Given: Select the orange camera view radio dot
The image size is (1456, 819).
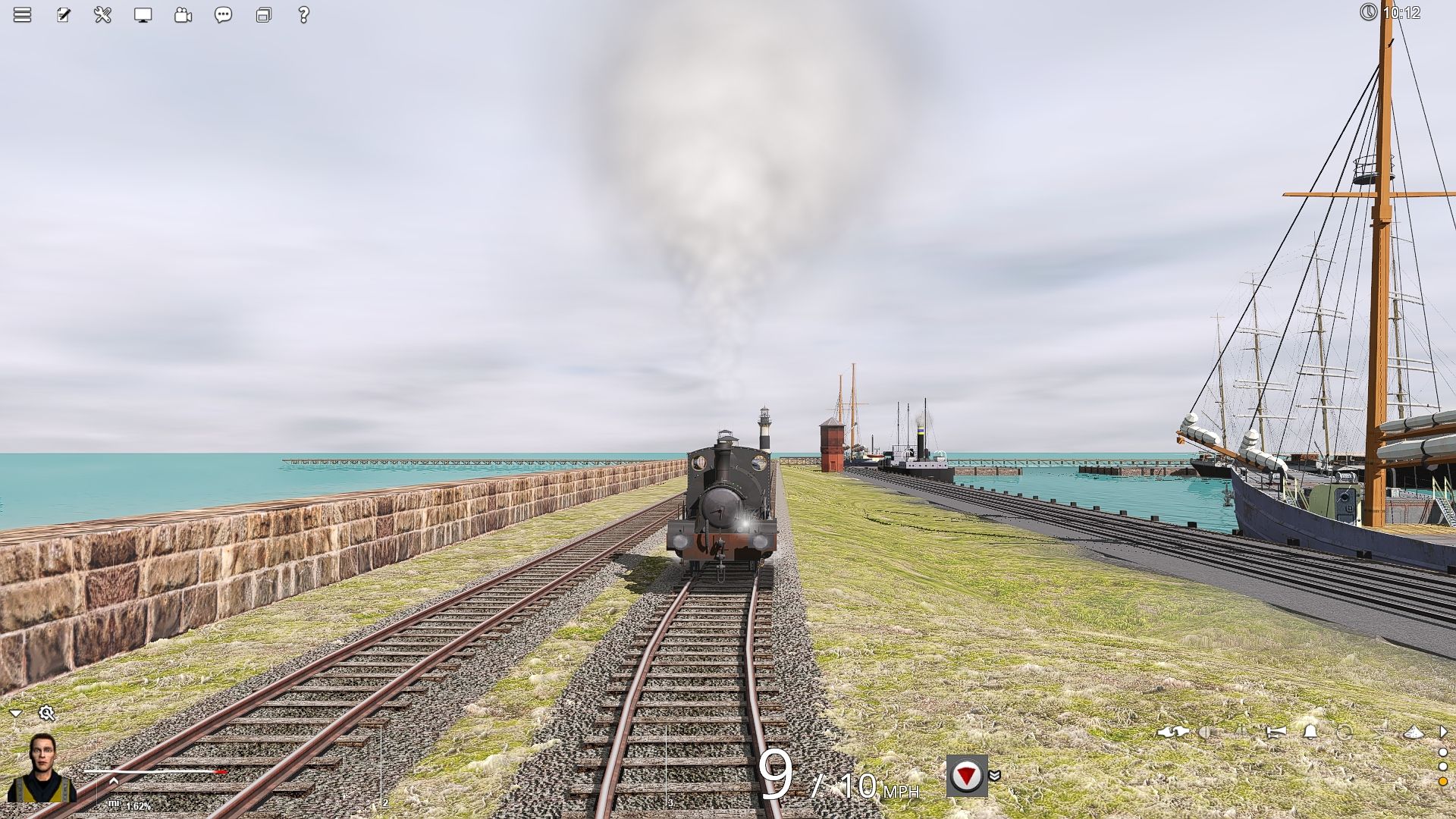Looking at the screenshot, I should 1444,782.
